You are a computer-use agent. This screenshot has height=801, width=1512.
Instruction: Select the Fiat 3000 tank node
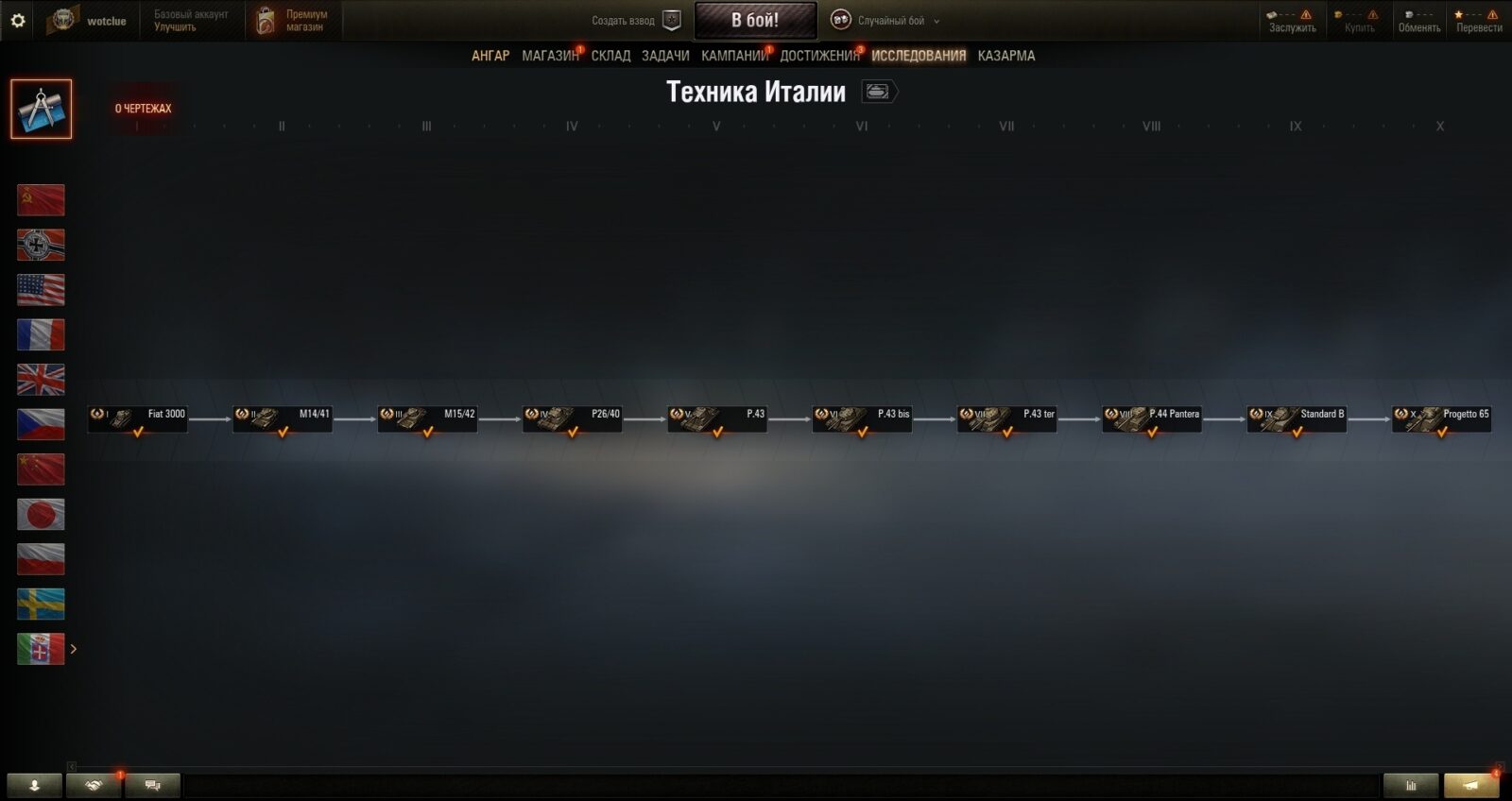click(x=138, y=418)
